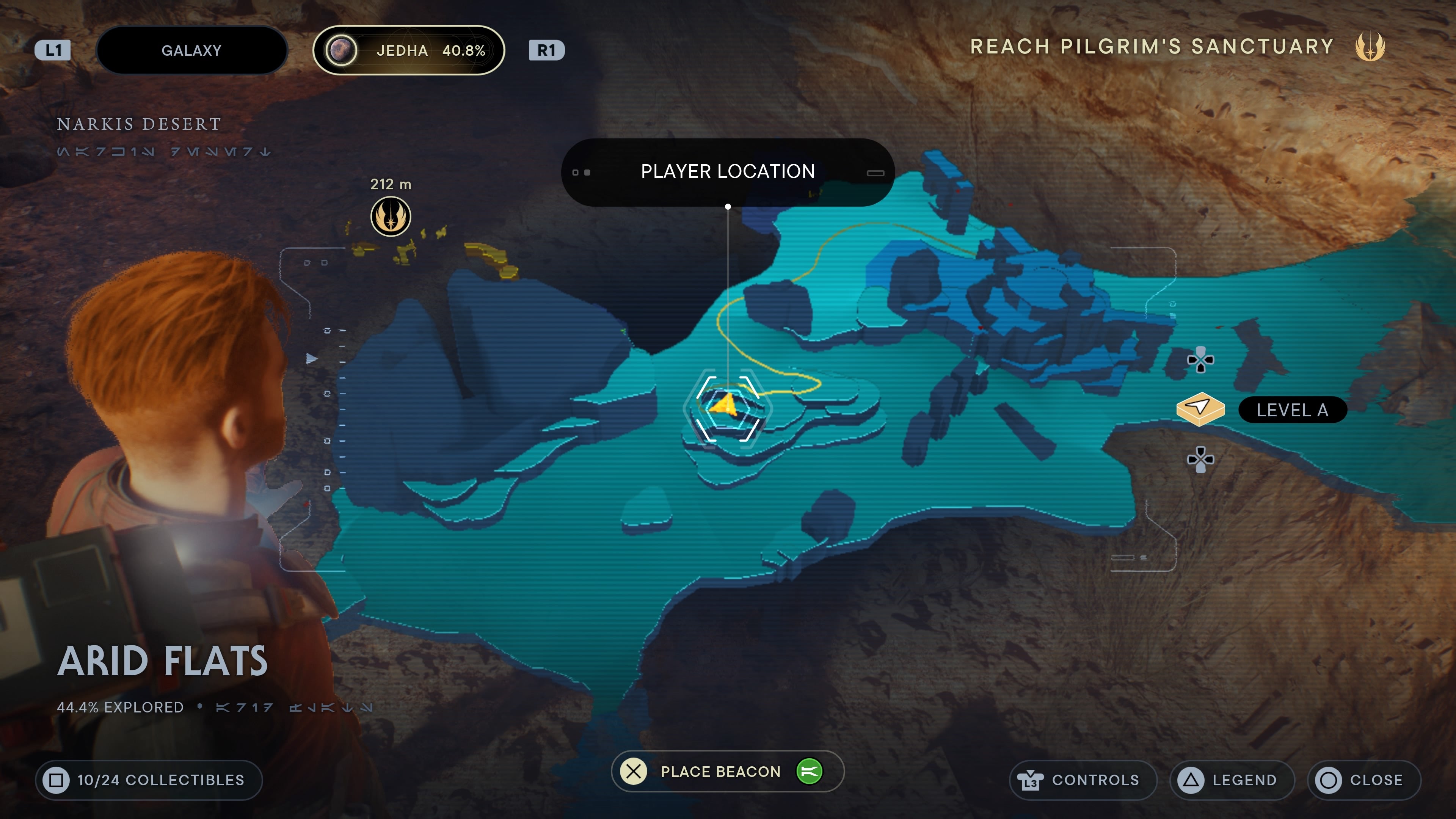Click the Player Location tooltip label
1456x819 pixels.
(728, 172)
